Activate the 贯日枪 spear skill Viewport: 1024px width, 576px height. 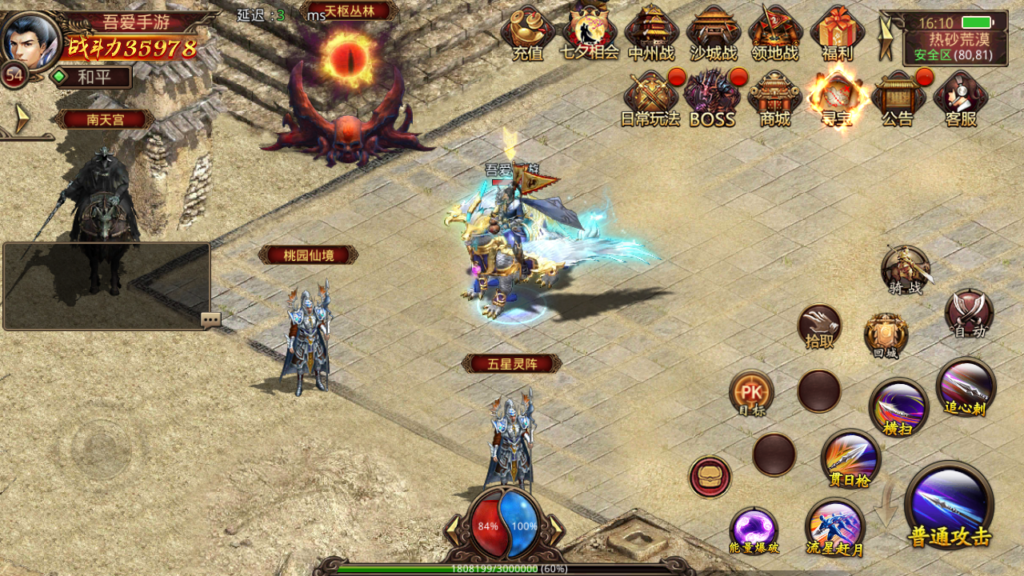(x=850, y=459)
